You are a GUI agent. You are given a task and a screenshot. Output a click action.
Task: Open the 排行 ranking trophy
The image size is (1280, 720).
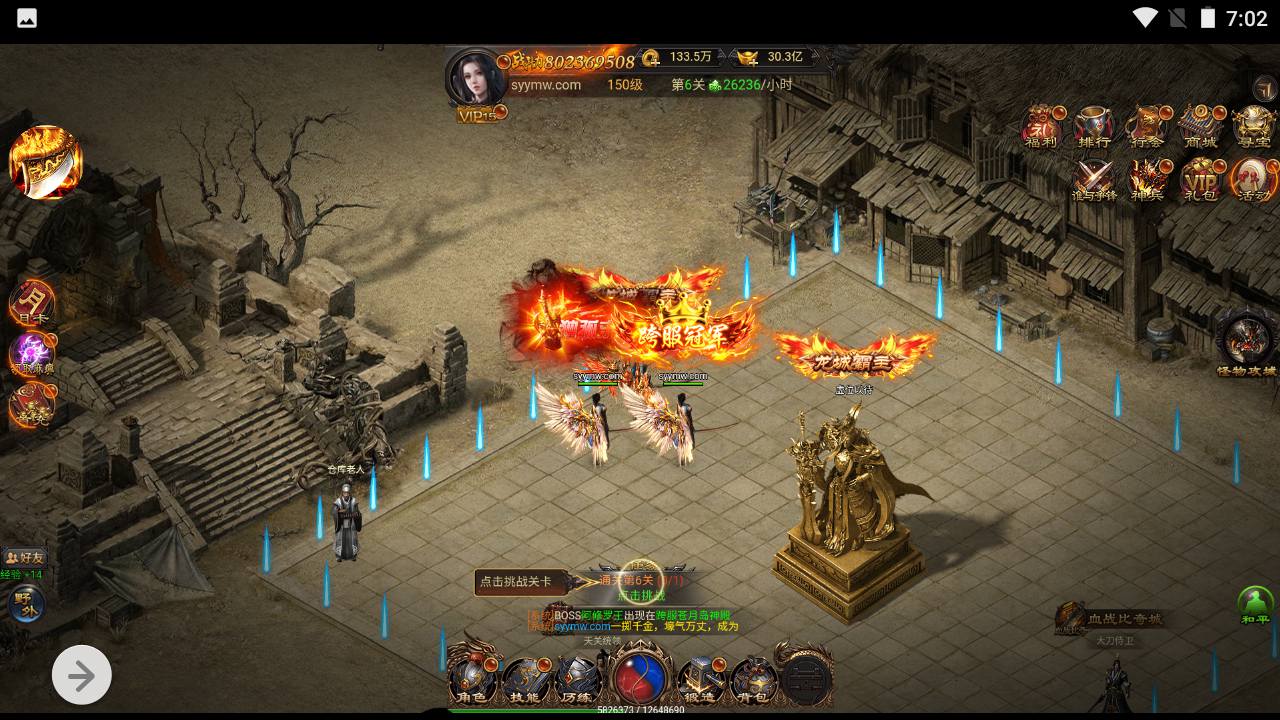coord(1094,128)
